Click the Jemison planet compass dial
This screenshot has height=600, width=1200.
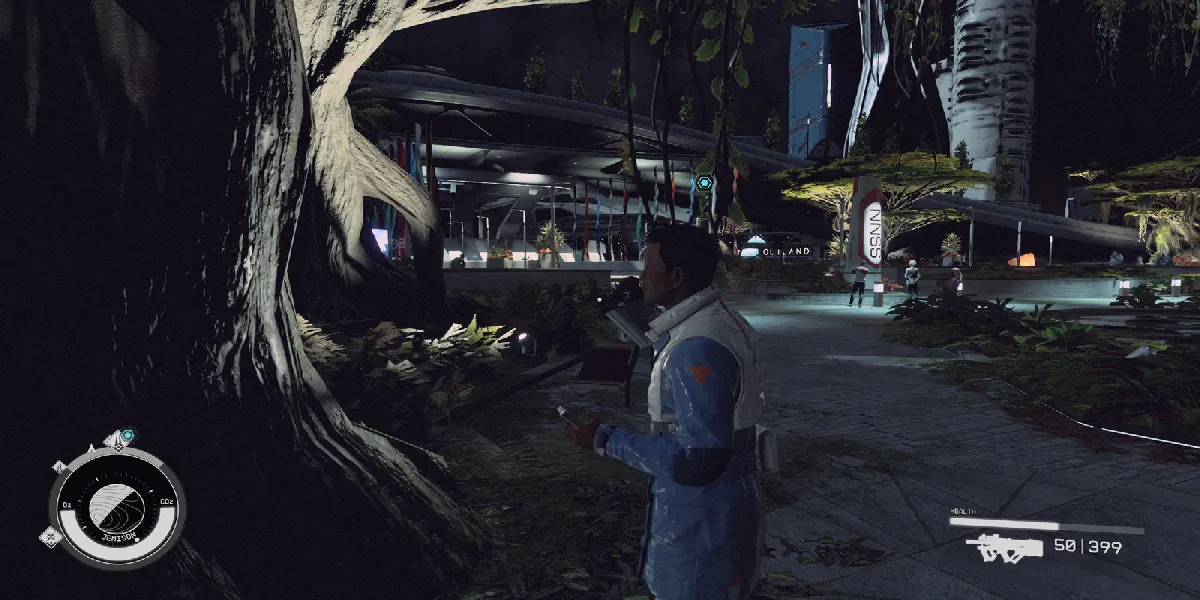pos(117,506)
